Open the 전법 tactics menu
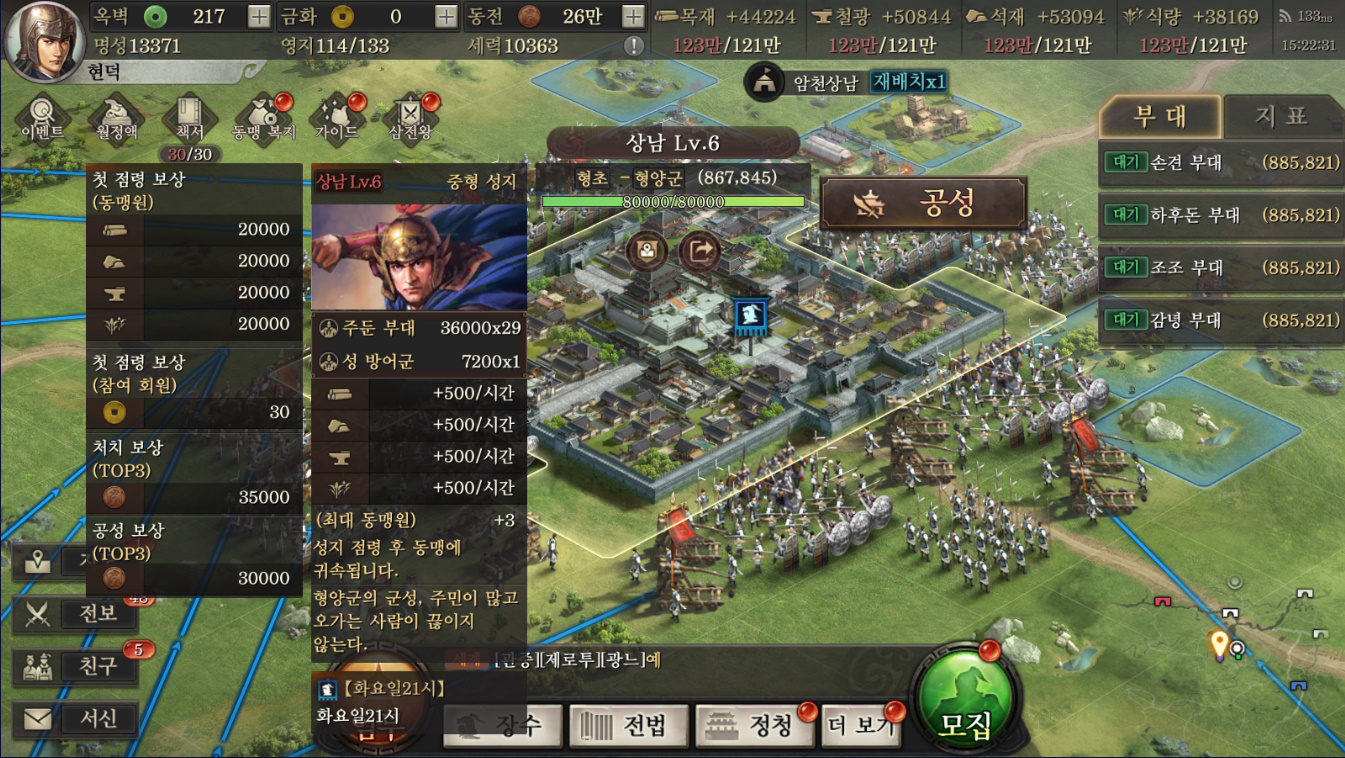The width and height of the screenshot is (1345, 758). pyautogui.click(x=630, y=725)
